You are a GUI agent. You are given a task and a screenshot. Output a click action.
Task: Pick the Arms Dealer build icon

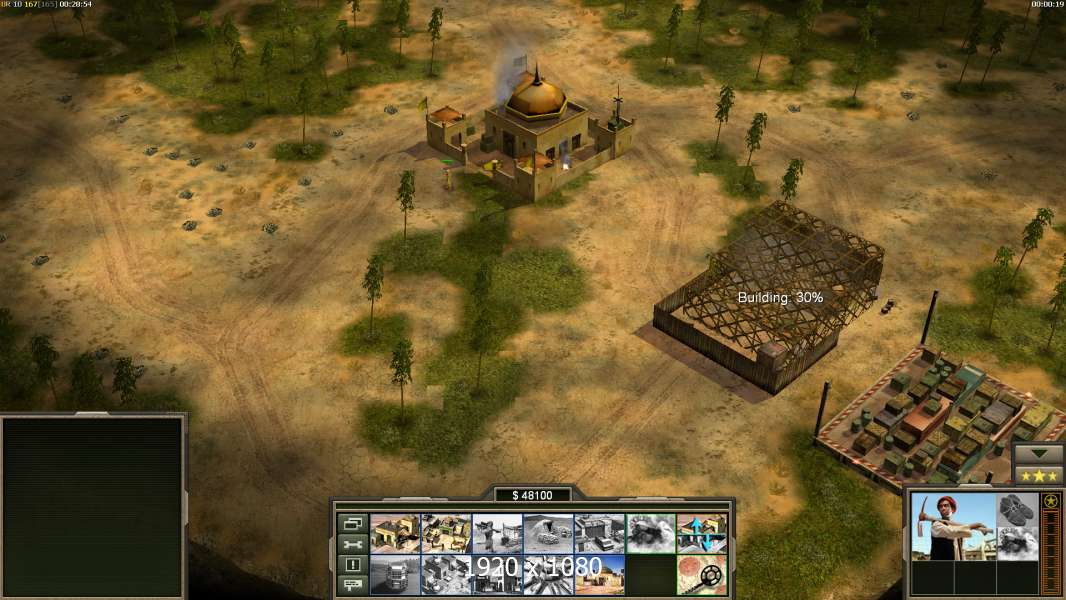tap(599, 533)
